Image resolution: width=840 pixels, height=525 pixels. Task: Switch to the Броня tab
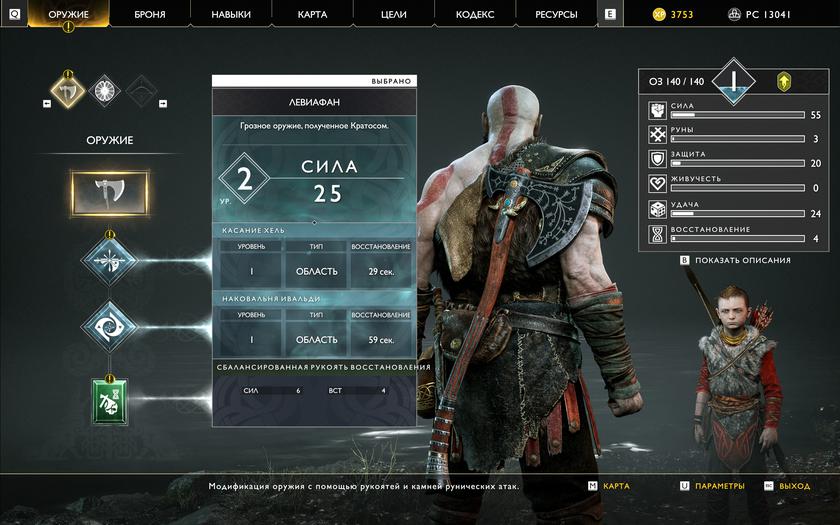(149, 14)
